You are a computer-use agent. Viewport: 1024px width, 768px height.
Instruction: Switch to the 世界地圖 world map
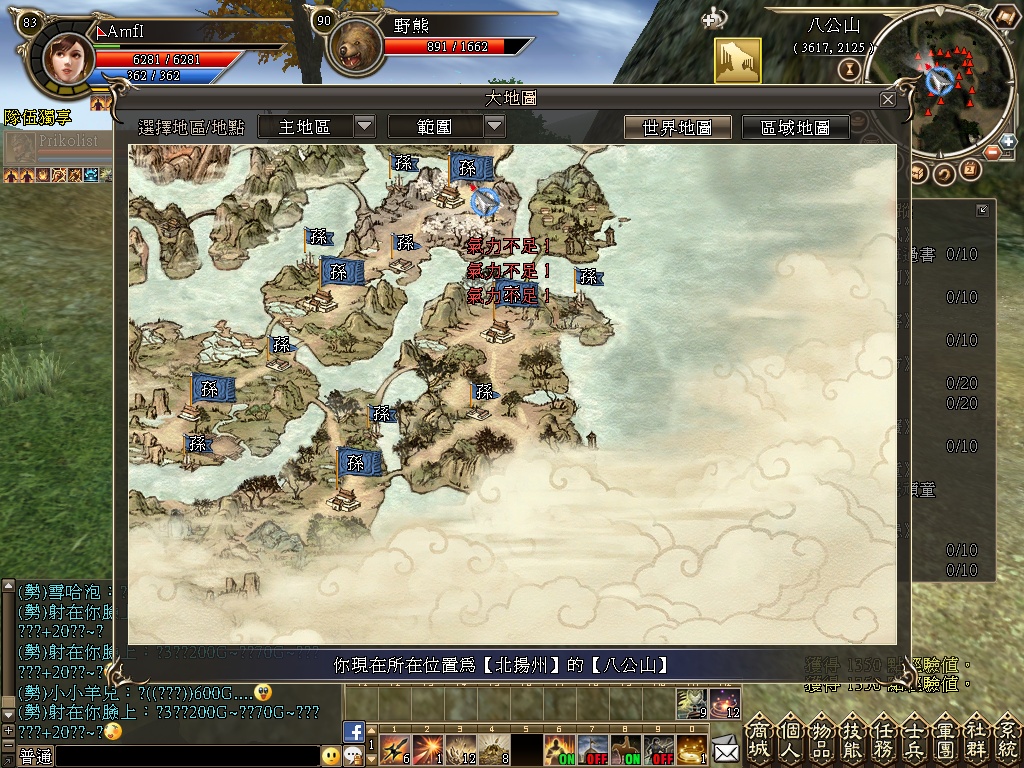click(x=677, y=127)
